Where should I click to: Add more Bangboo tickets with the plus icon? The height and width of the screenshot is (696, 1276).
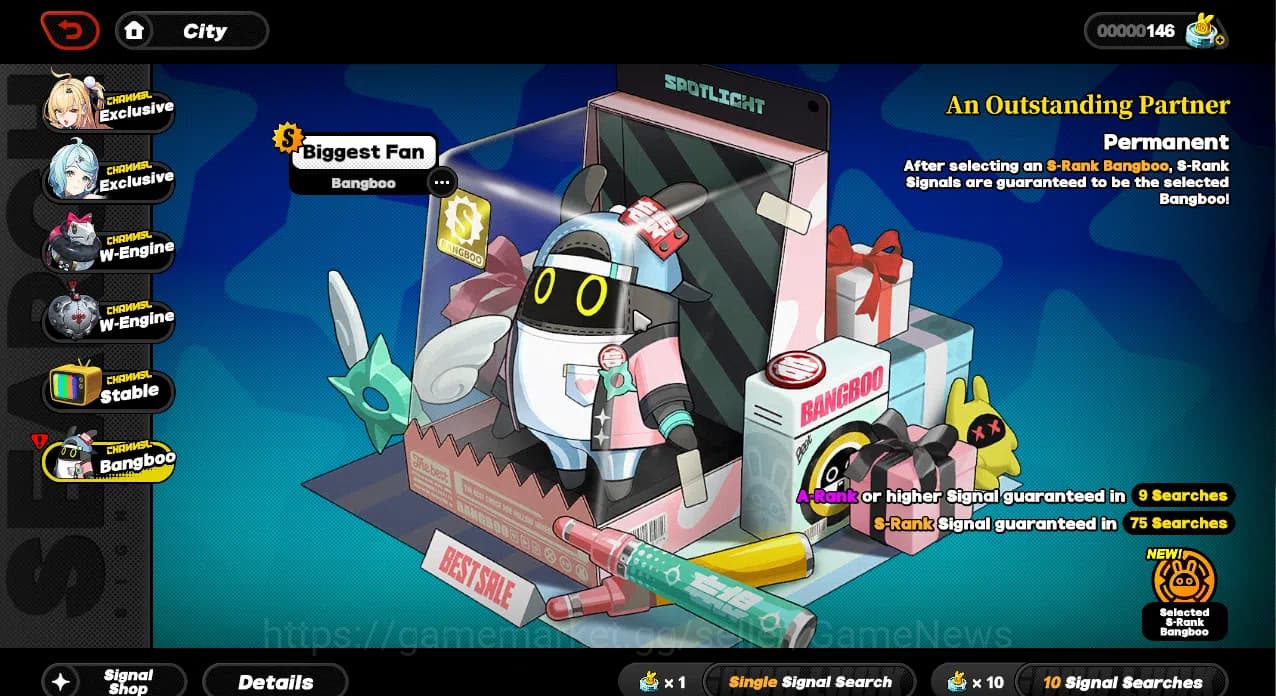pyautogui.click(x=1219, y=41)
